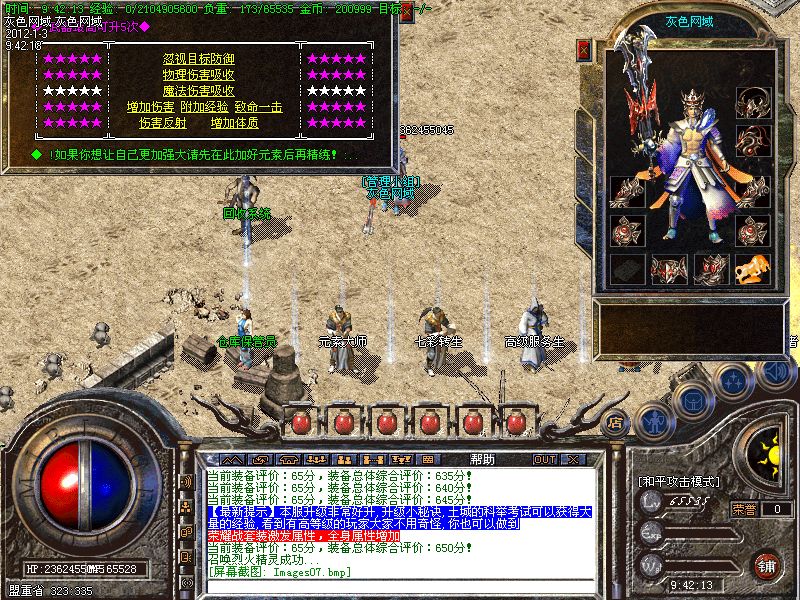
Task: Select the 增加体质 option
Action: [235, 123]
